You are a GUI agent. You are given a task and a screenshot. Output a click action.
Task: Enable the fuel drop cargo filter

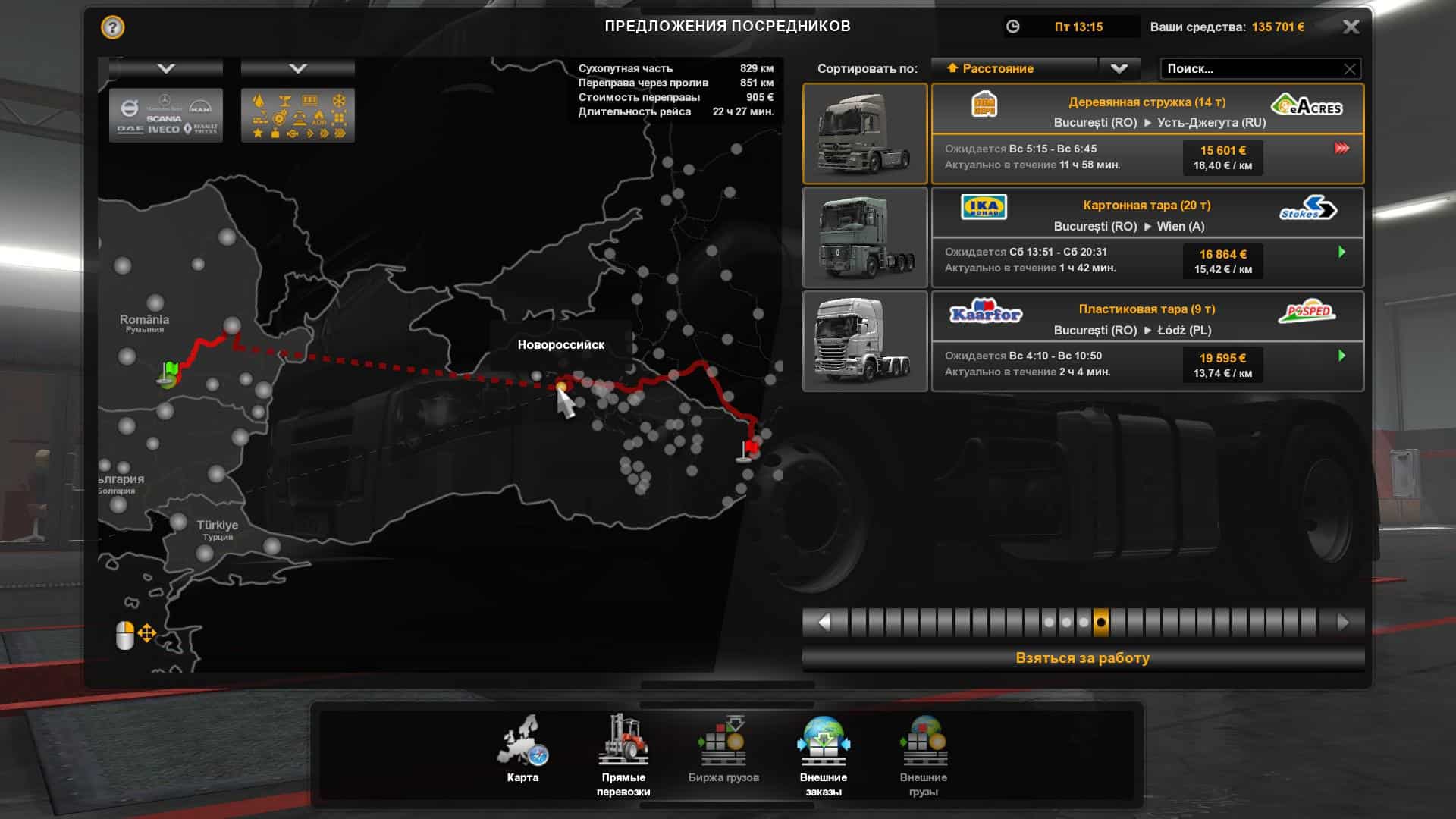[259, 101]
